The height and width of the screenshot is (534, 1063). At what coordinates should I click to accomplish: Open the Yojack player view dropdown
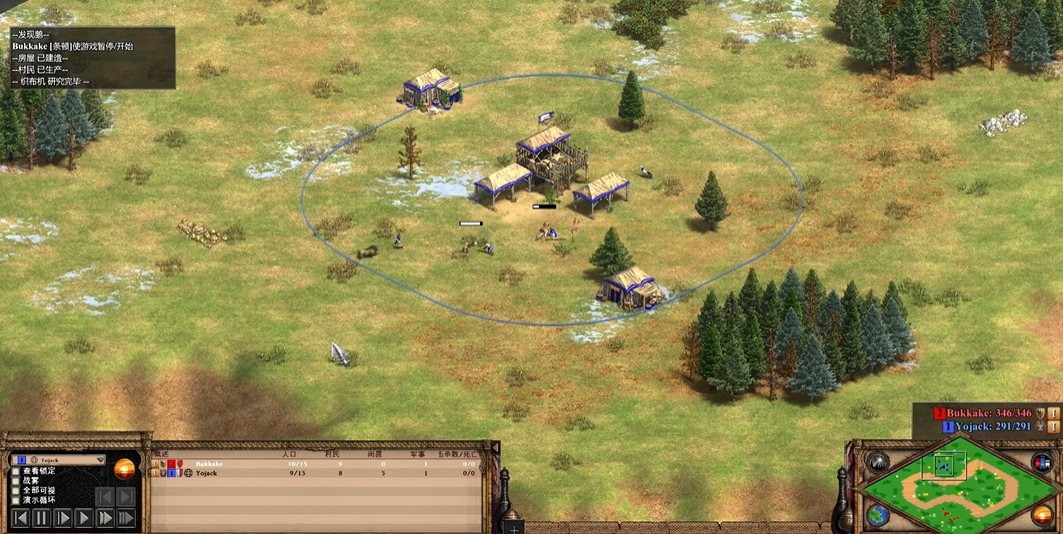98,460
